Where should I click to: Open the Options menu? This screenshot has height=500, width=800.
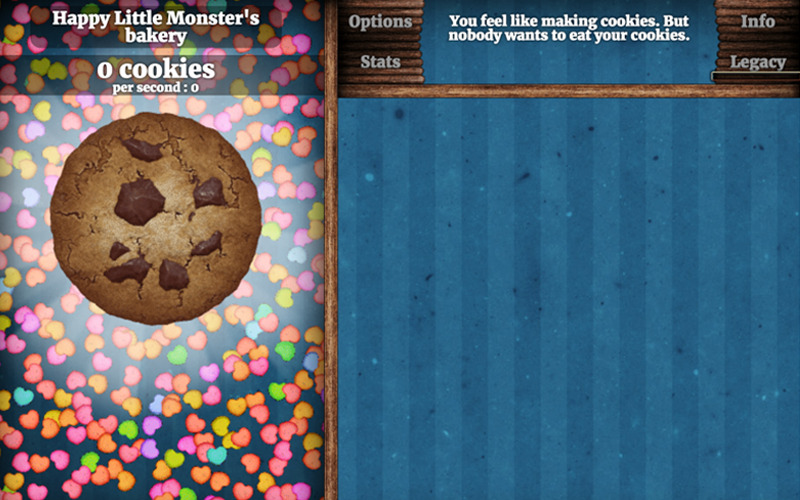[x=380, y=21]
